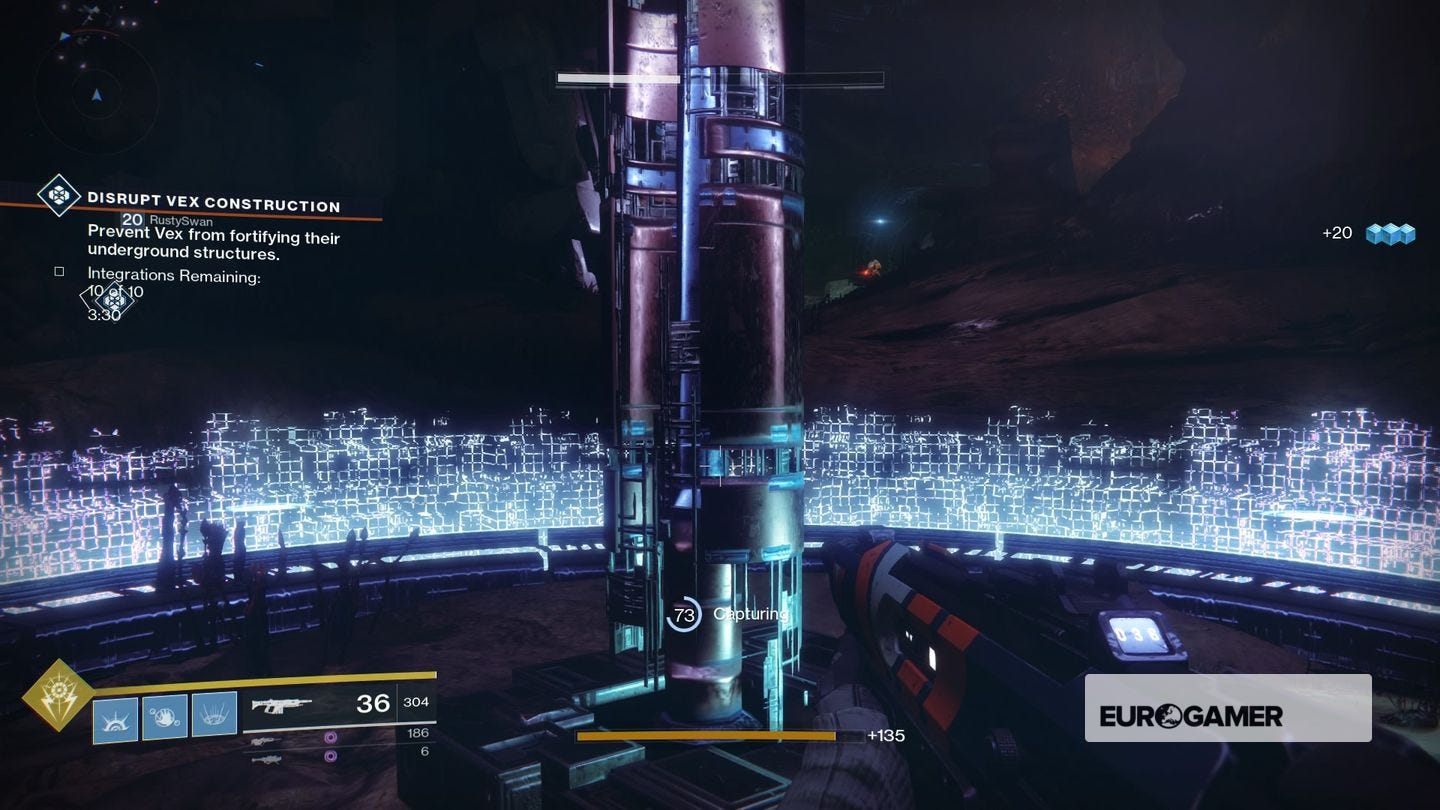Image resolution: width=1440 pixels, height=810 pixels.
Task: Expand the radar minimap
Action: (x=95, y=95)
